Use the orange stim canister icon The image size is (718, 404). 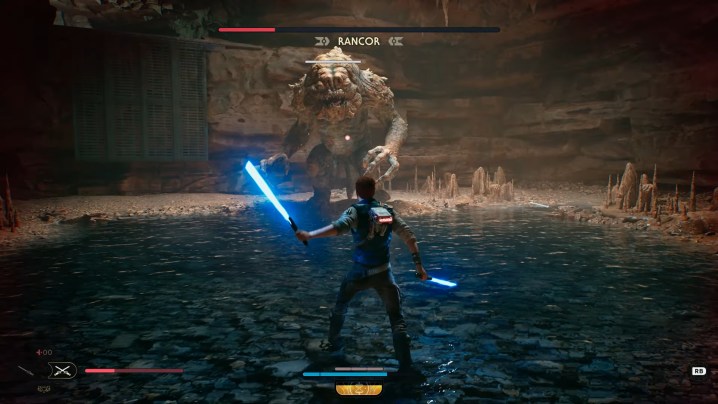(359, 389)
